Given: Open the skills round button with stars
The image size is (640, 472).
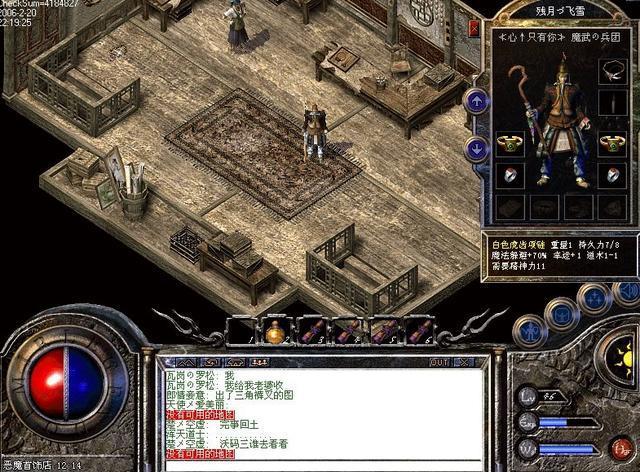Looking at the screenshot, I should coord(596,299).
